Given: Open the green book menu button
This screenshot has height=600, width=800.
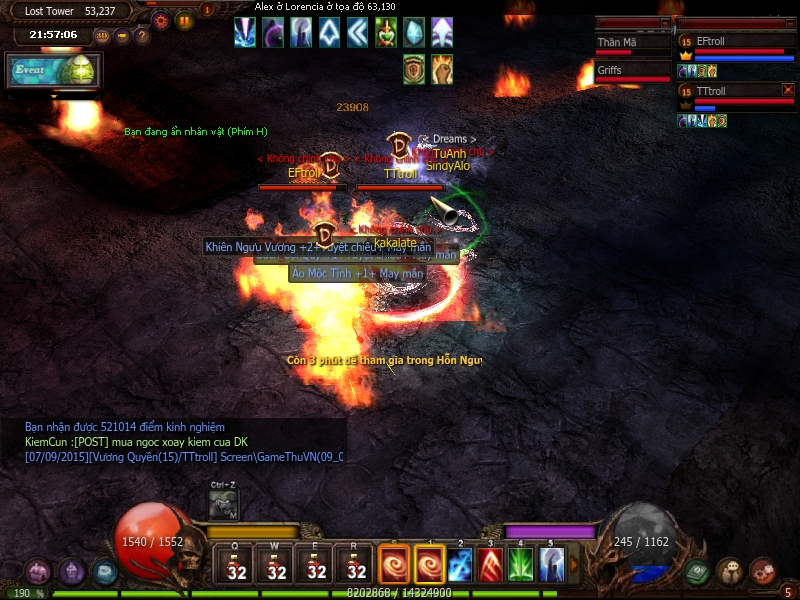Looking at the screenshot, I should (x=697, y=572).
